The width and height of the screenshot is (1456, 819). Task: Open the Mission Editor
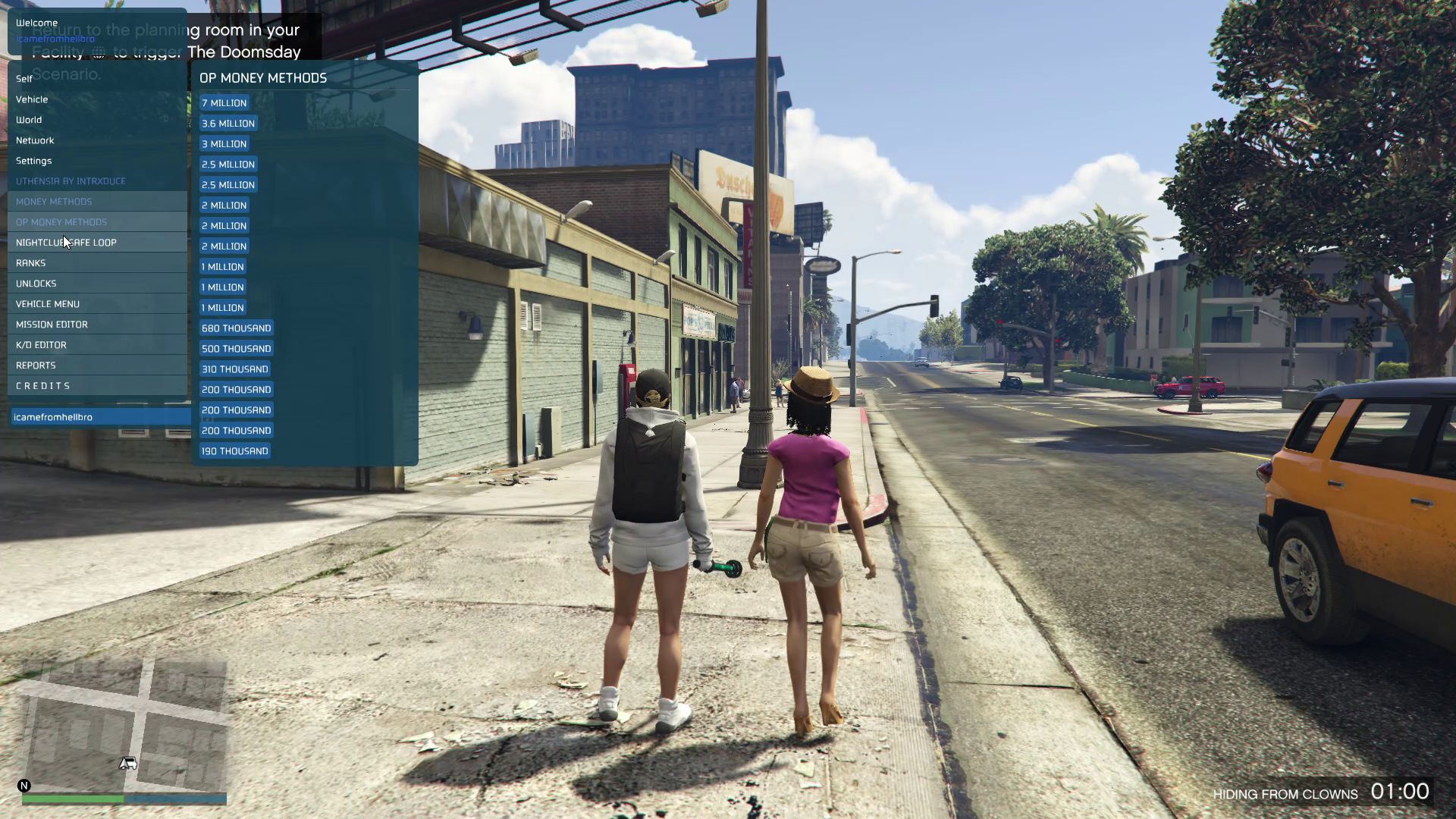coord(52,325)
